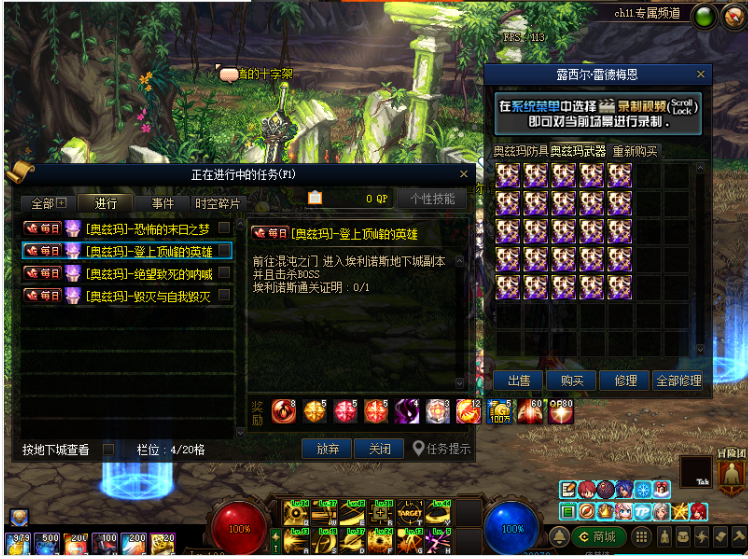The image size is (748, 559).
Task: Switch to the 全部 quest tab
Action: (47, 203)
